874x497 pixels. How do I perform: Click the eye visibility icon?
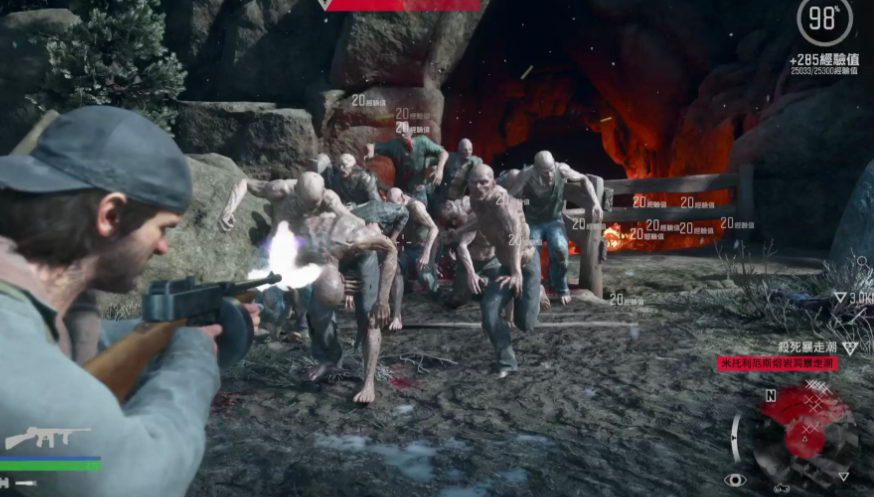point(735,480)
